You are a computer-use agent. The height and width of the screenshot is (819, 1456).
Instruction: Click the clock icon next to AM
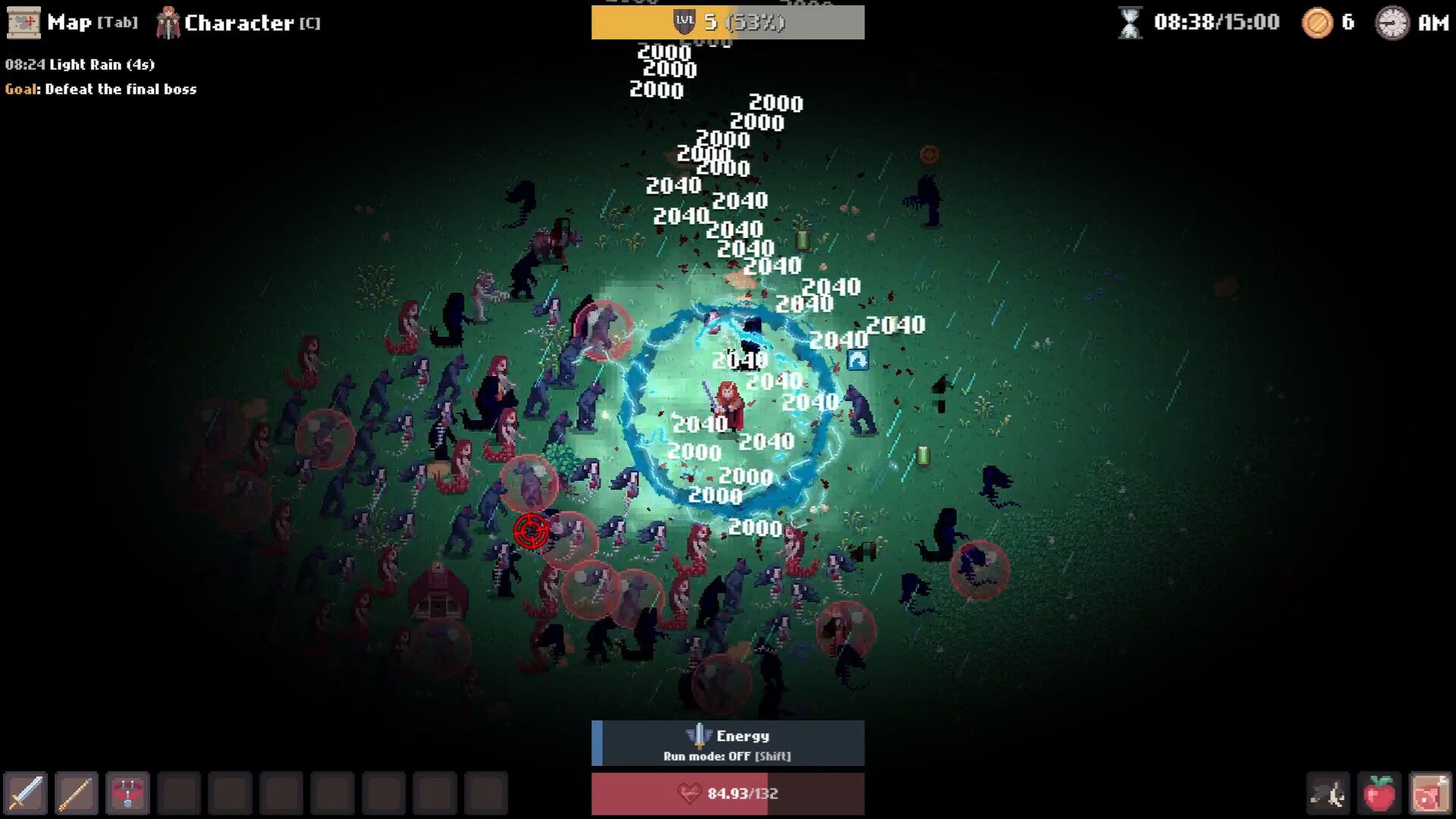[x=1393, y=23]
